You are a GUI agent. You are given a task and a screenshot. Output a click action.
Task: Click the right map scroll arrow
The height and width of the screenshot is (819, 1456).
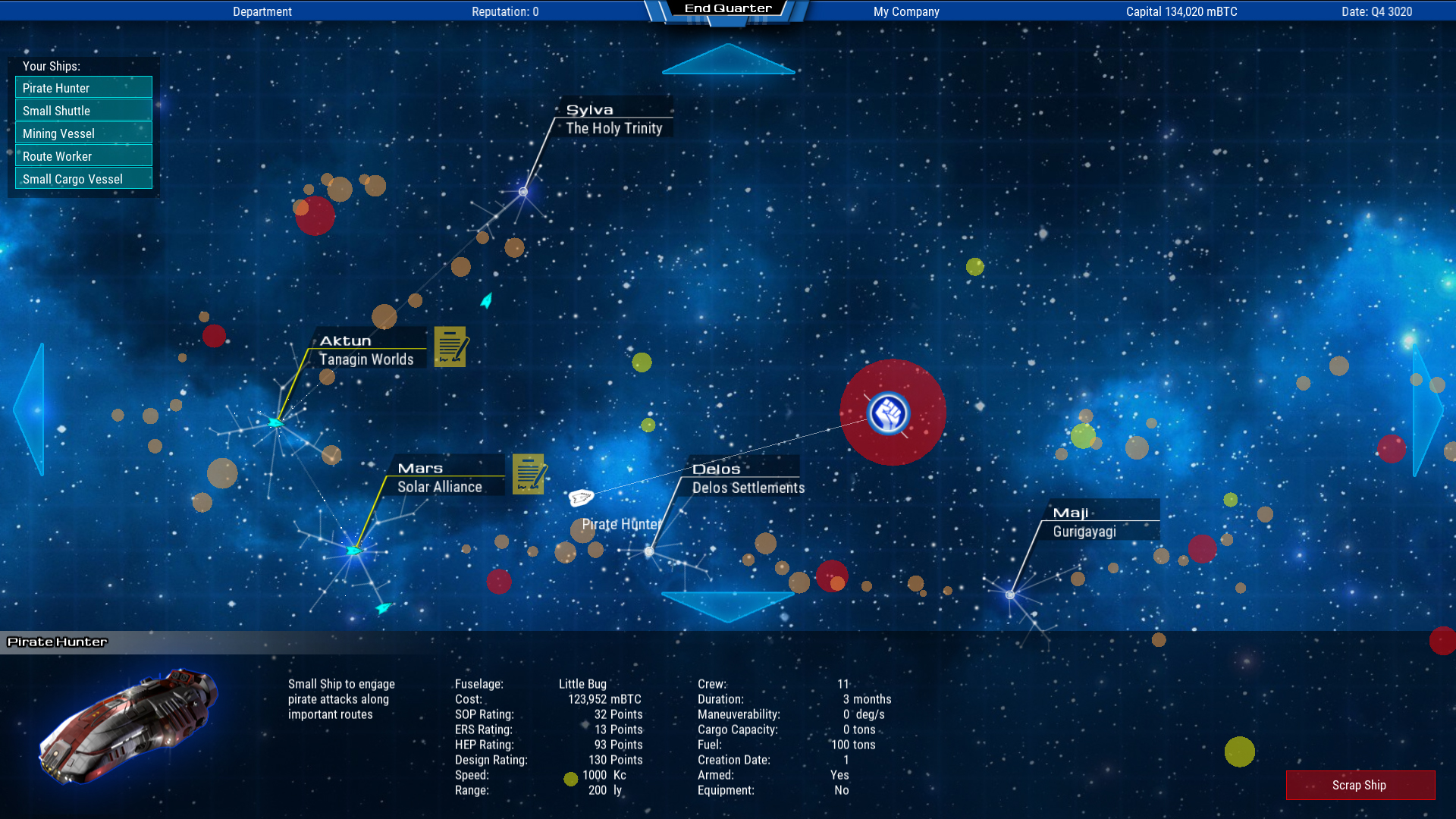coord(1426,409)
